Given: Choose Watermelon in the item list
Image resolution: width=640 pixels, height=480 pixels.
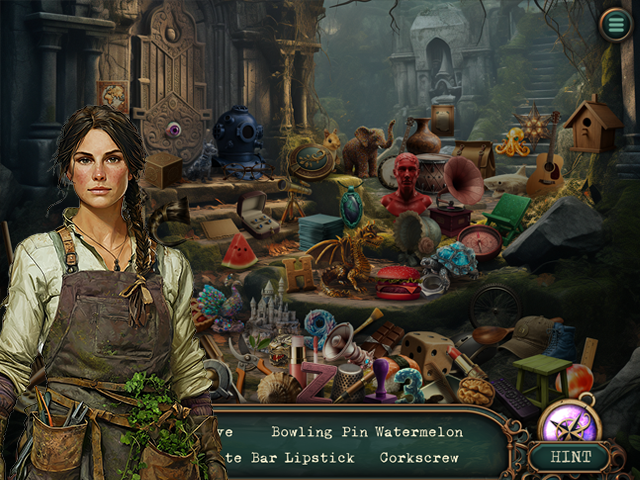Looking at the screenshot, I should point(420,432).
